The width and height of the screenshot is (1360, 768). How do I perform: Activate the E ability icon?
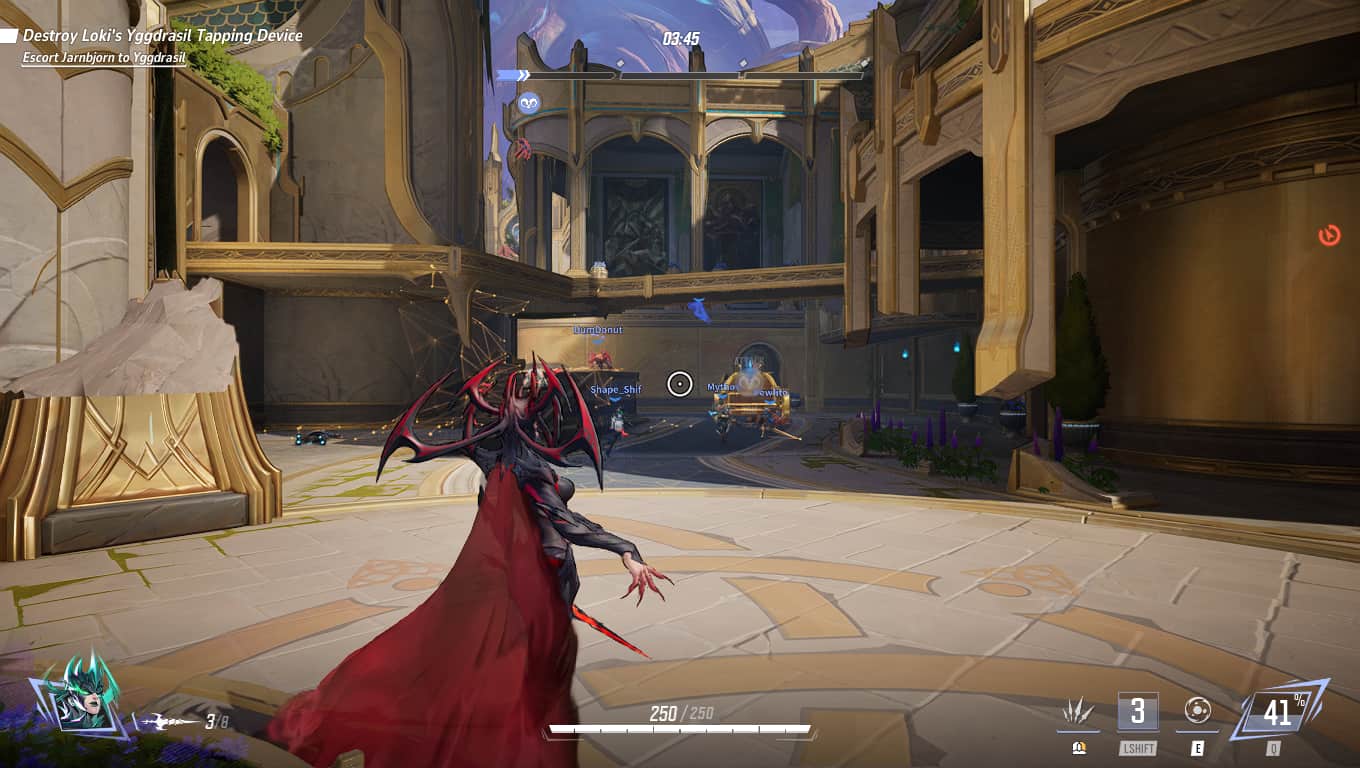click(1196, 712)
